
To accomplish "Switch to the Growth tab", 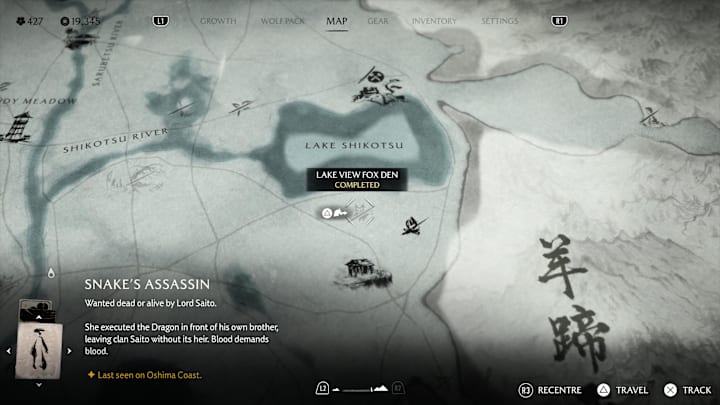I will (218, 21).
